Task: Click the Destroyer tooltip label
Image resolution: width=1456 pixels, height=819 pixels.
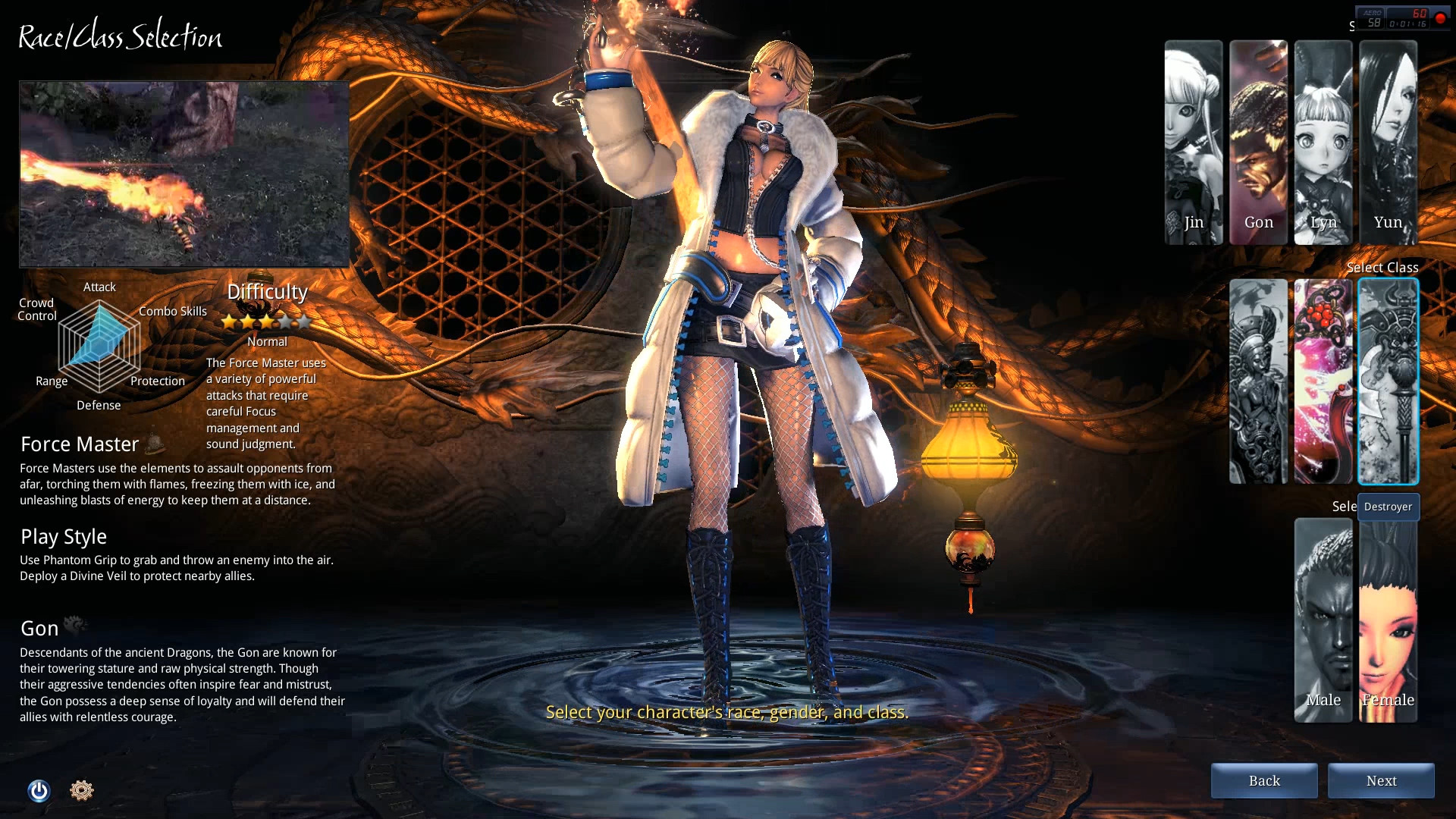Action: [1387, 507]
